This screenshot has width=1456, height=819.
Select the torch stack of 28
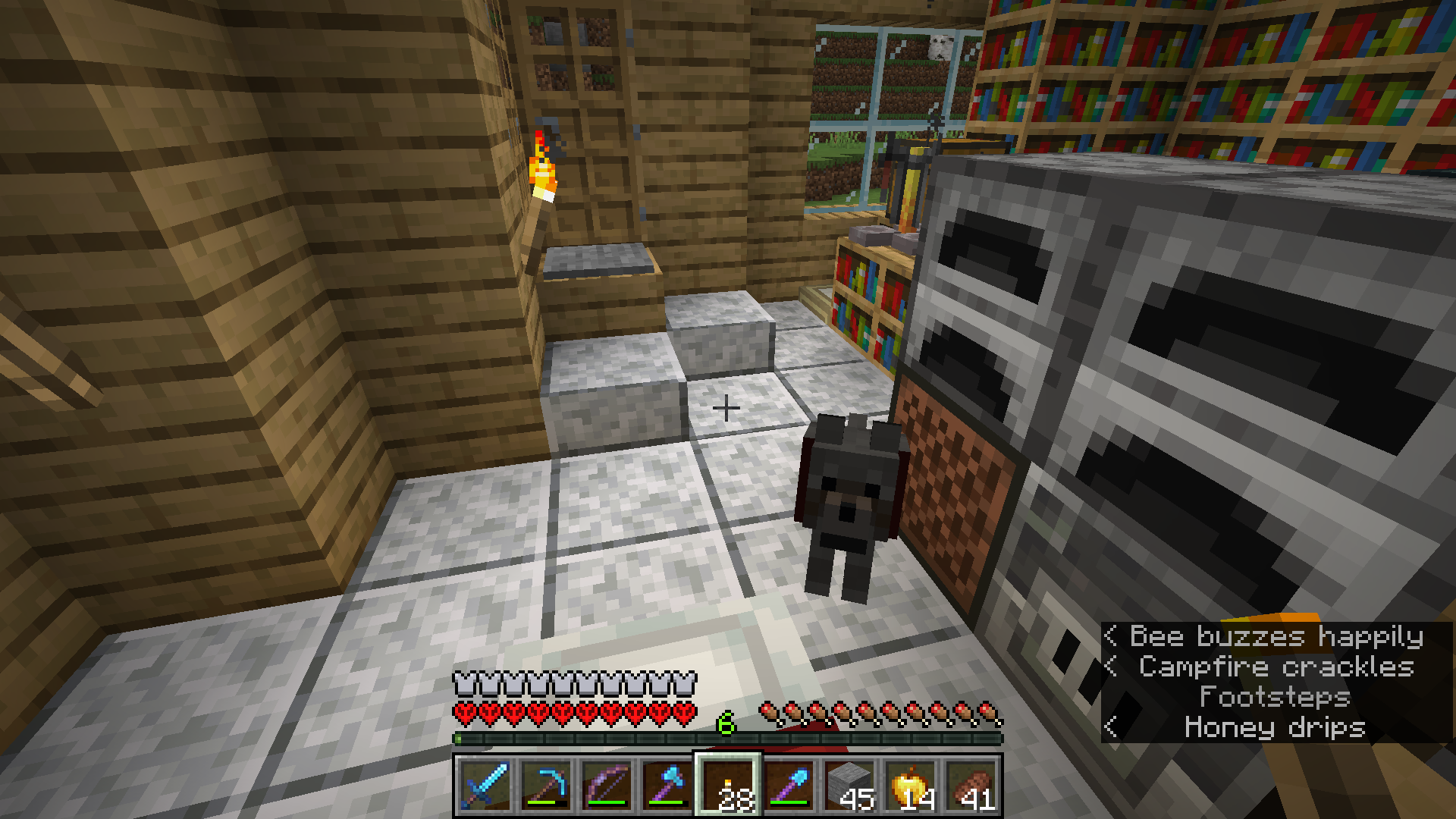(x=726, y=786)
